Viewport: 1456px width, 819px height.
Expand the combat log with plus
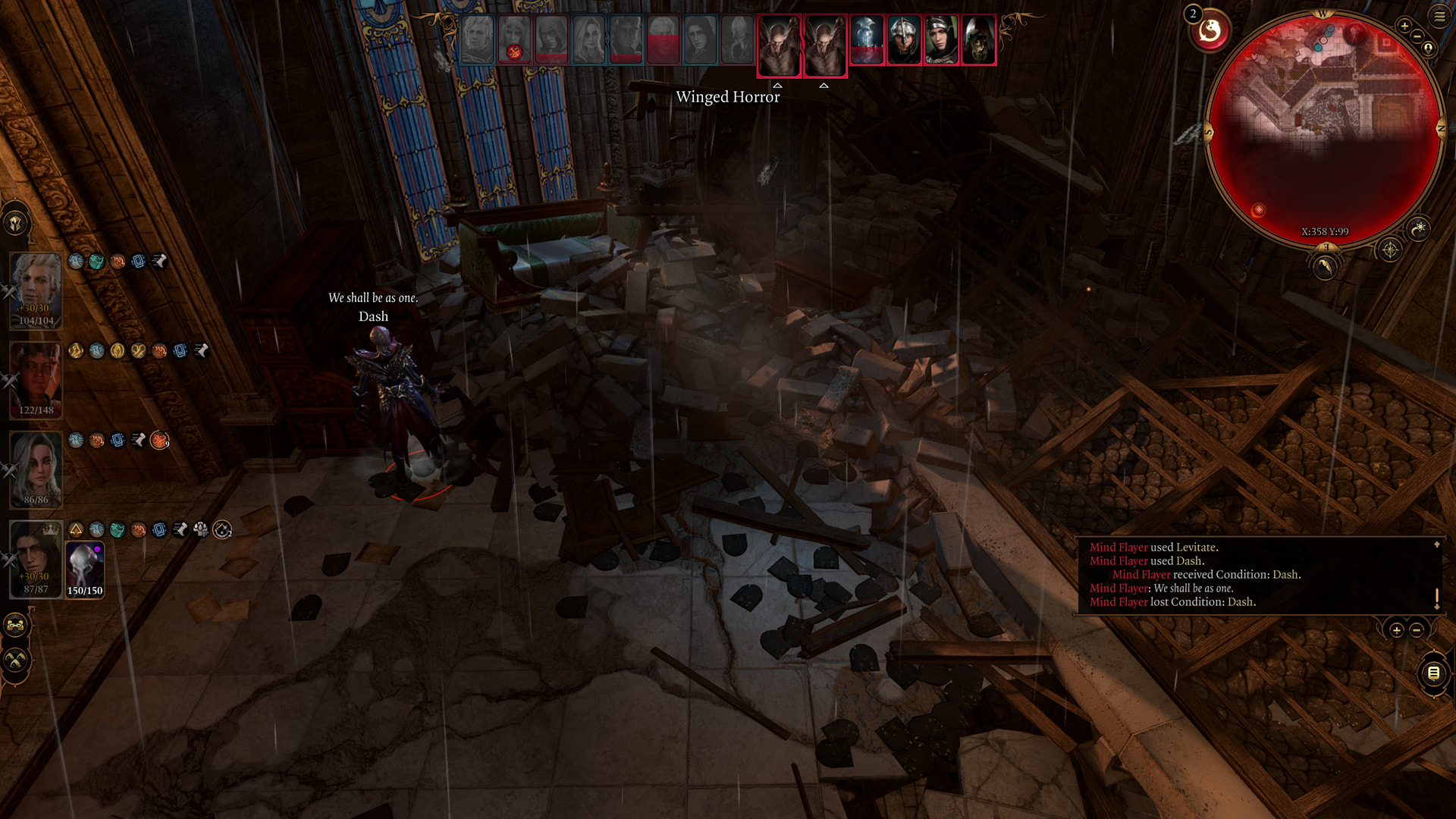coord(1396,630)
